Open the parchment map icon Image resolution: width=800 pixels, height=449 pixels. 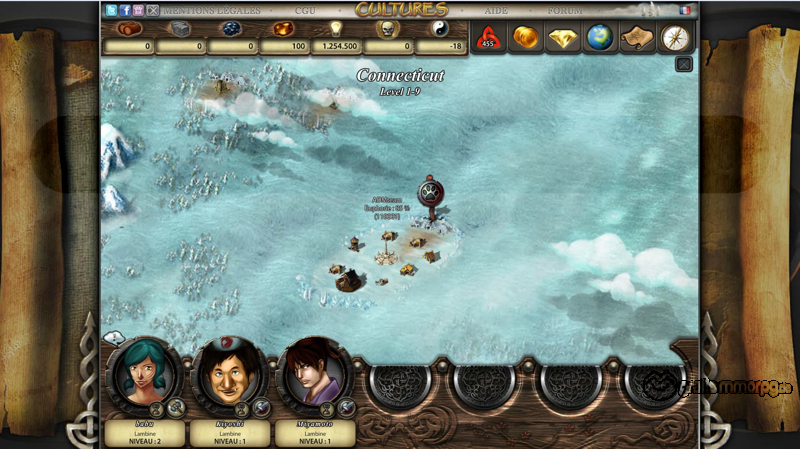637,38
